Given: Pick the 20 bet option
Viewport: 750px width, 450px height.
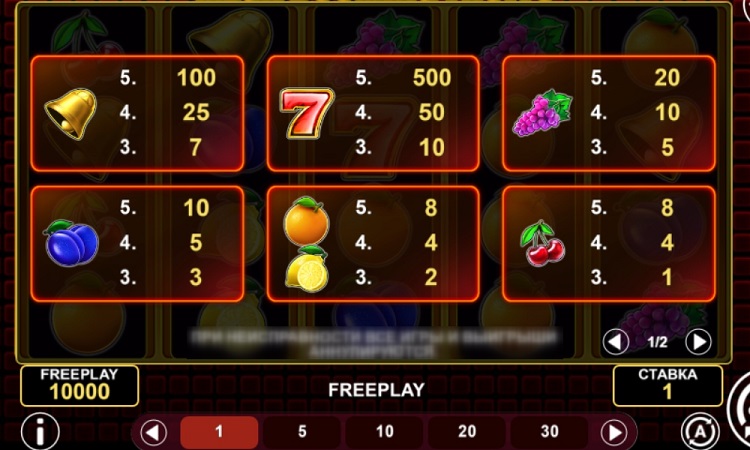Looking at the screenshot, I should [467, 433].
